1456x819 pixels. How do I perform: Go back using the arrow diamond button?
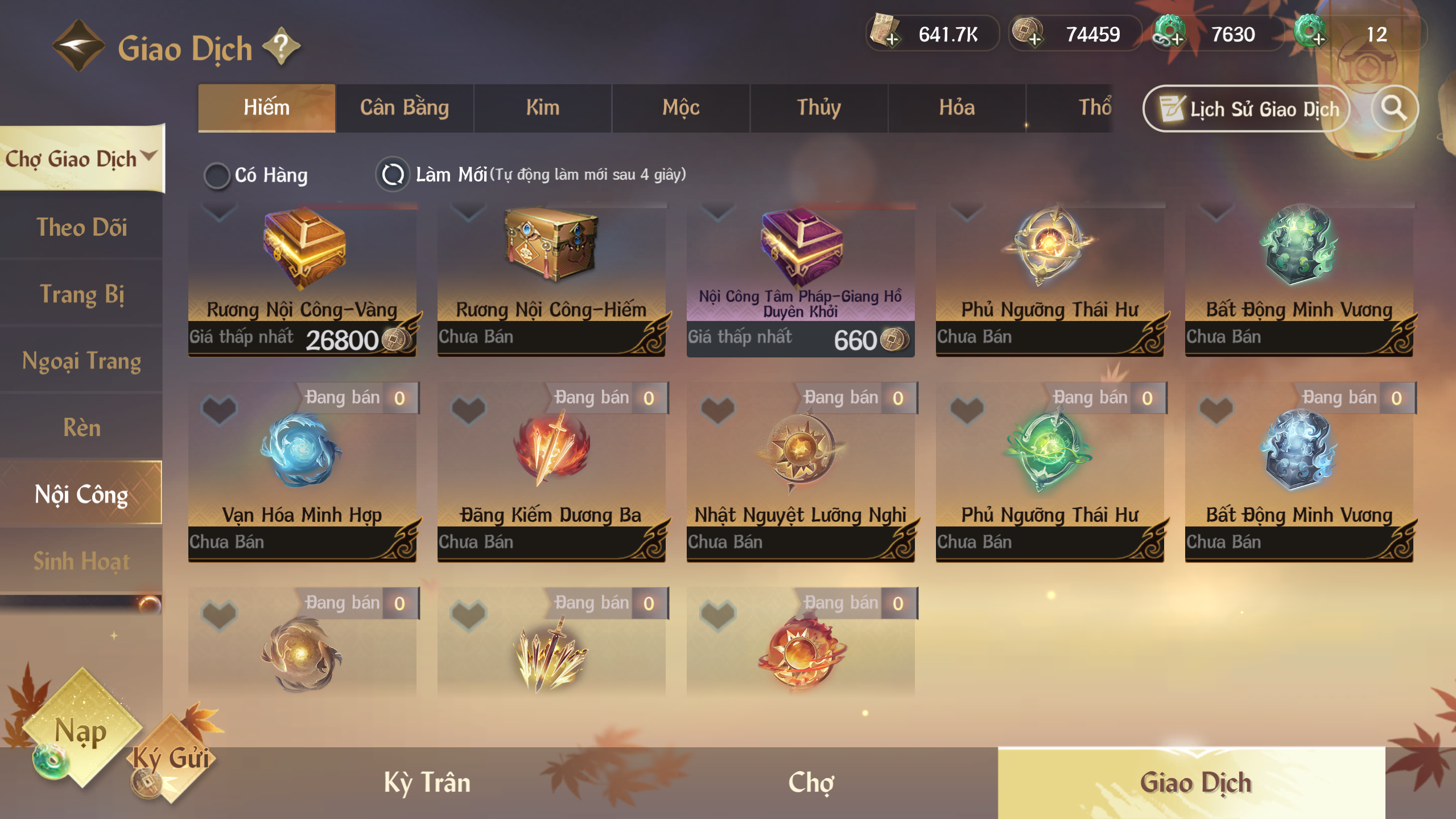click(78, 47)
